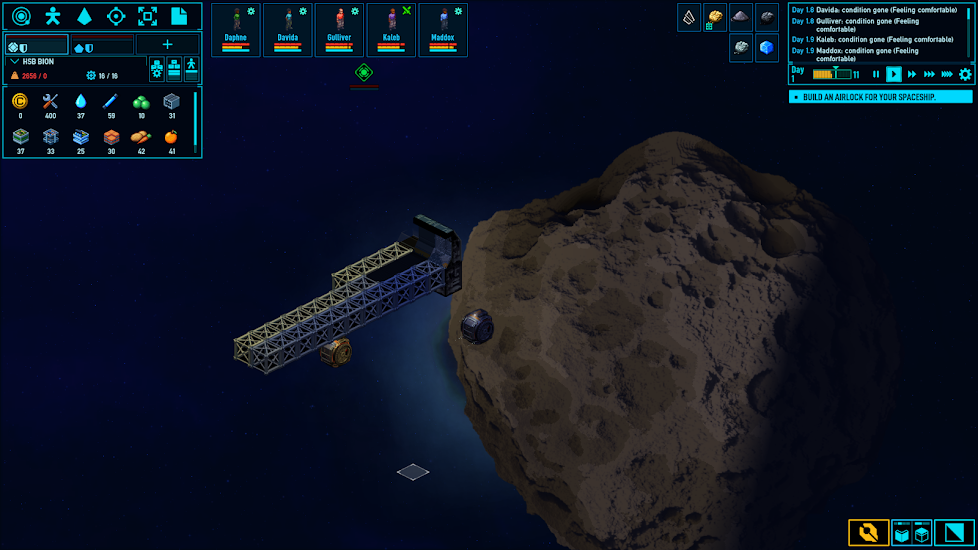
Task: Open the galaxy map orbit icon
Action: pyautogui.click(x=21, y=16)
